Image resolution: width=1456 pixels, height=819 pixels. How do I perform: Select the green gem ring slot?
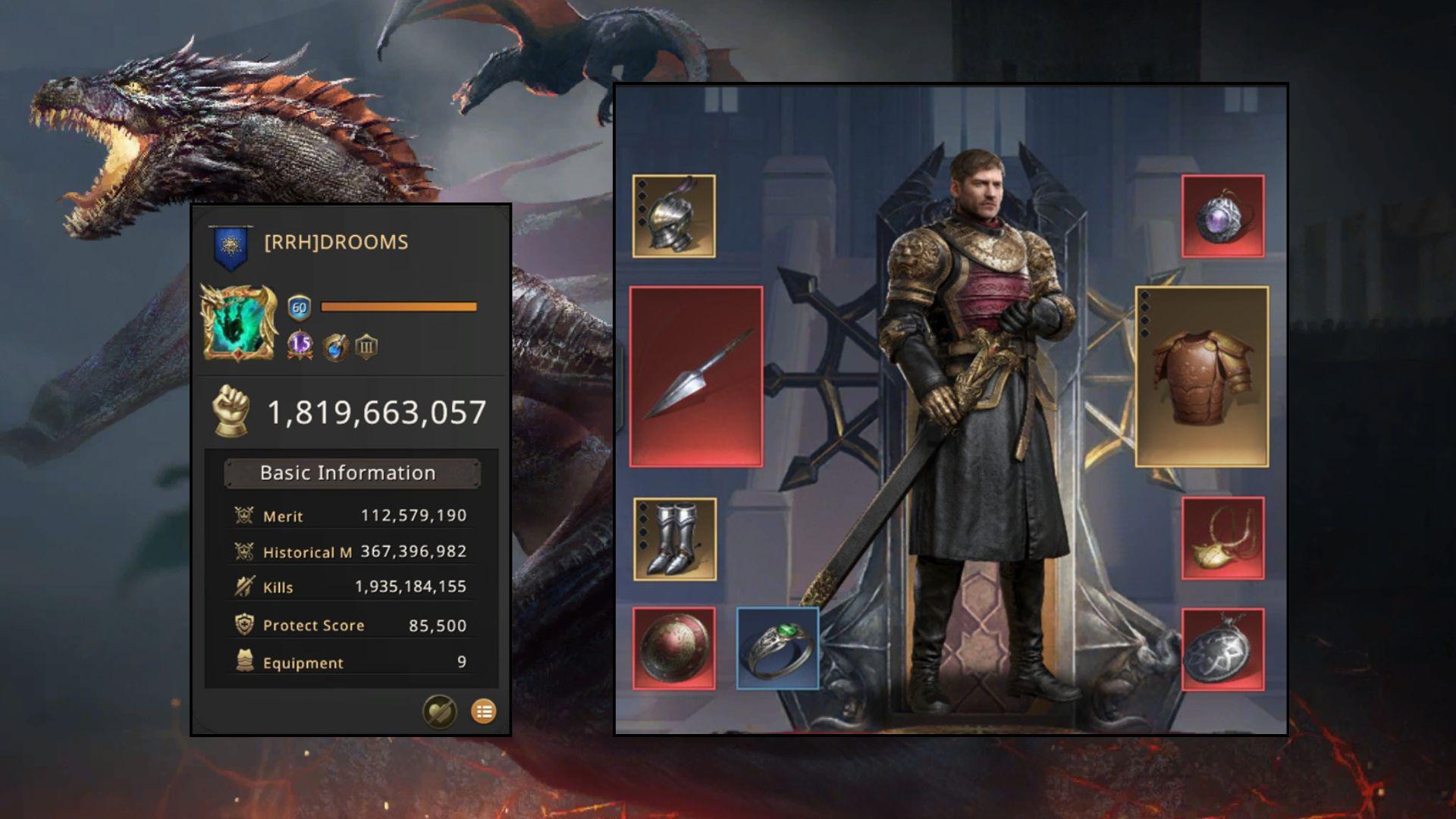[777, 648]
